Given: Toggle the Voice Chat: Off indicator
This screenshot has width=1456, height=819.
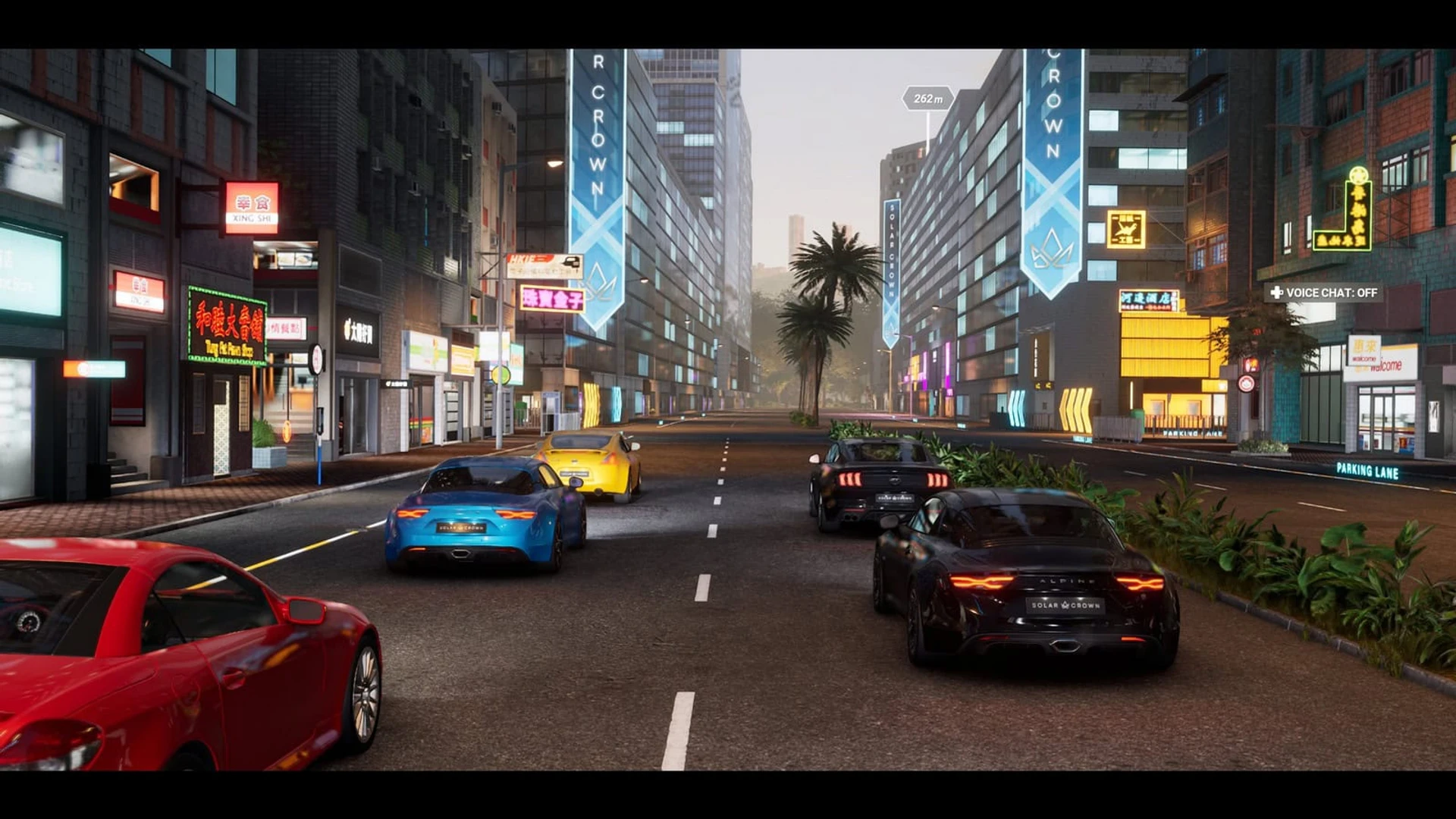Looking at the screenshot, I should pos(1323,293).
